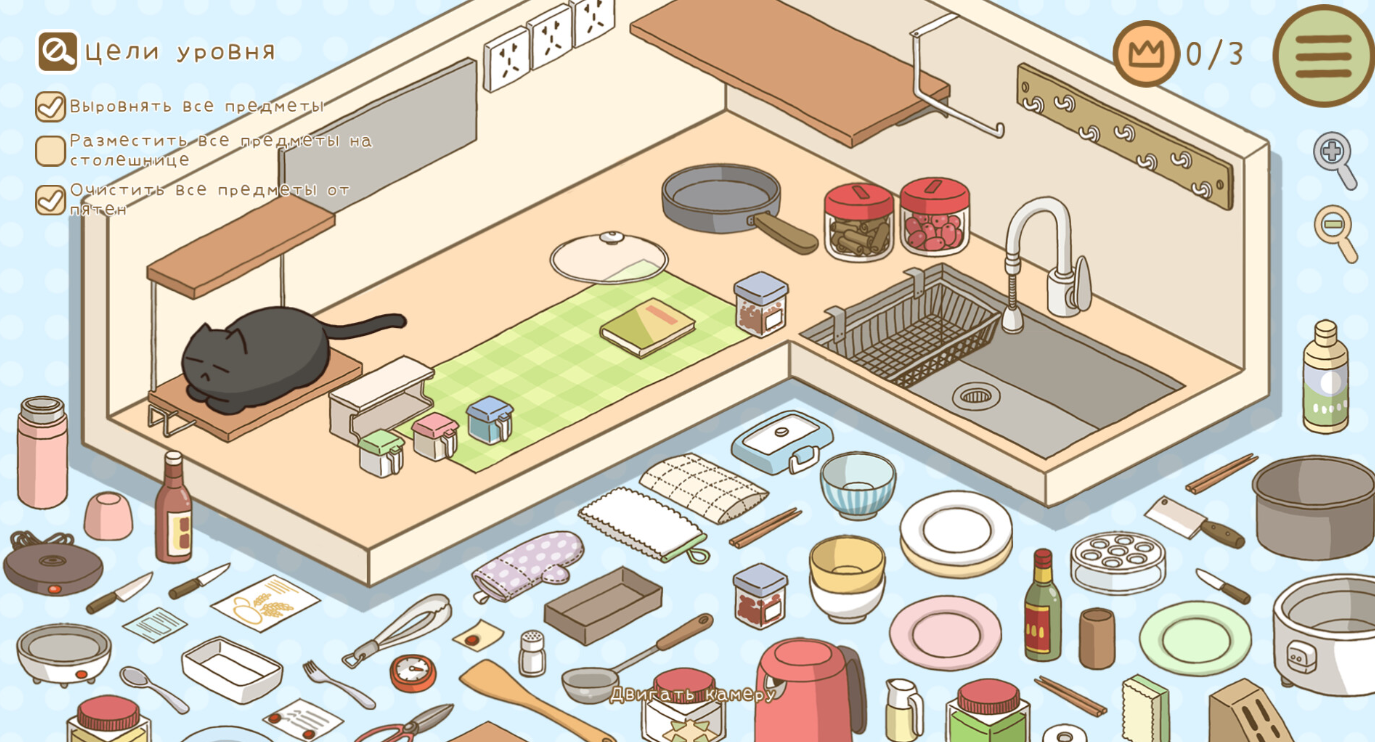
Task: Click the zoom-in magnifier with plus
Action: point(1334,157)
